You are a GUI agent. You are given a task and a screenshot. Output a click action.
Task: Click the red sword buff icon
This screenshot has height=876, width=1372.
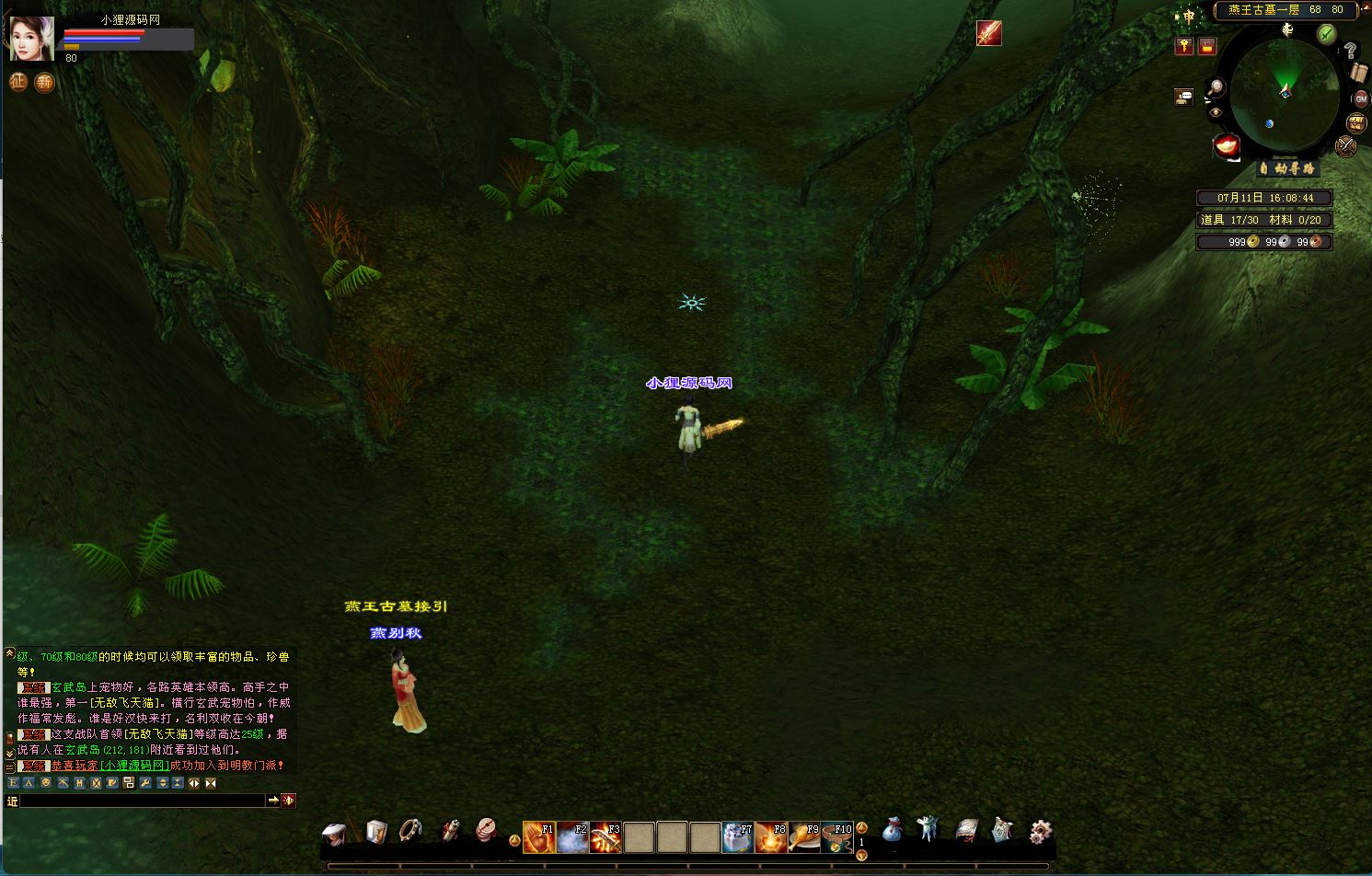[988, 33]
